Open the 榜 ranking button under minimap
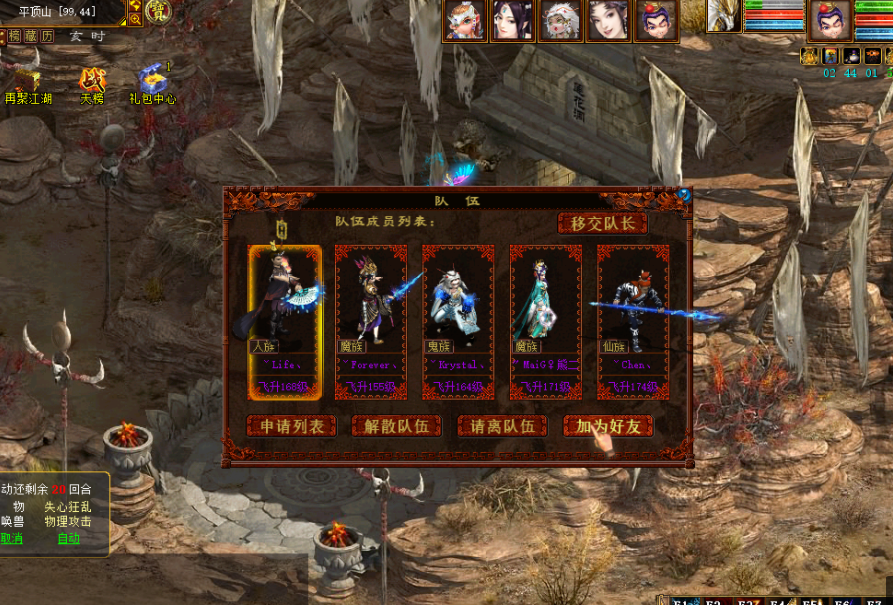893x605 pixels. [14, 36]
